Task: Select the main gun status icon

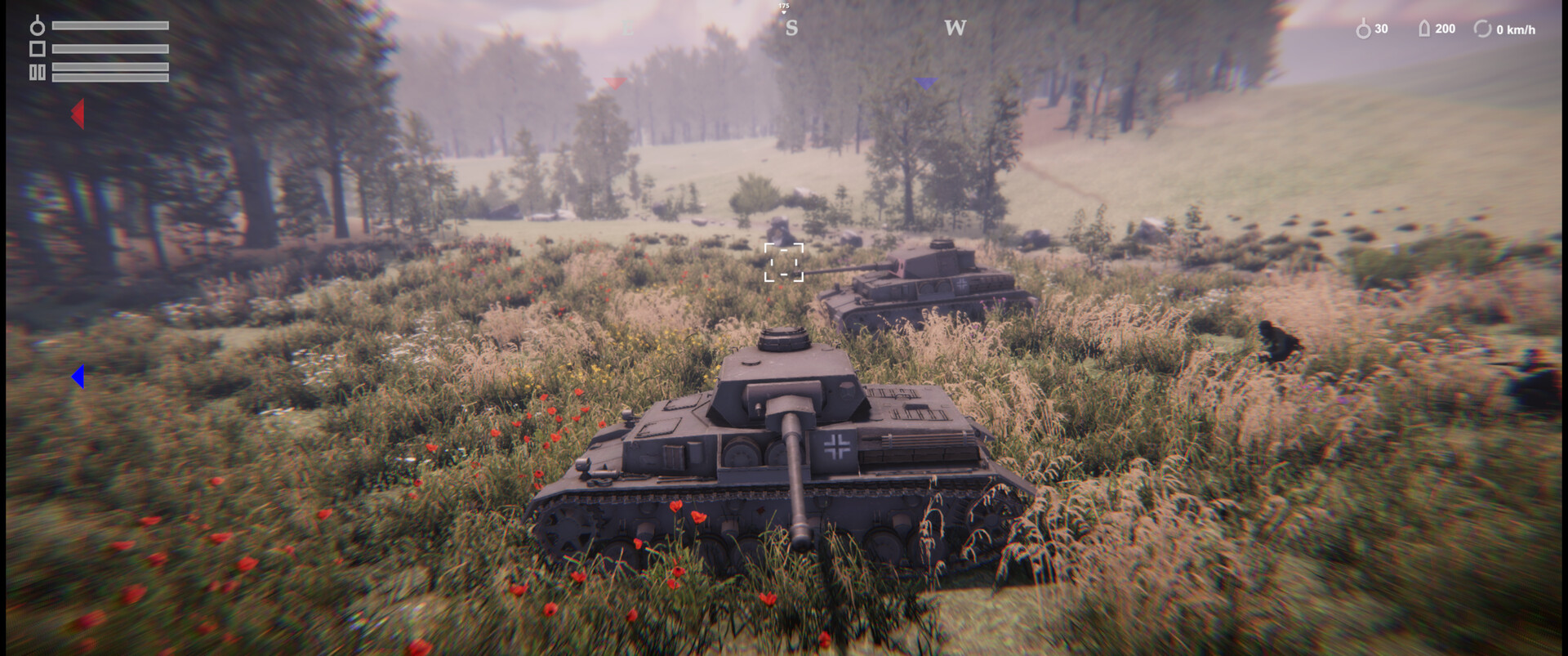Action: (38, 25)
